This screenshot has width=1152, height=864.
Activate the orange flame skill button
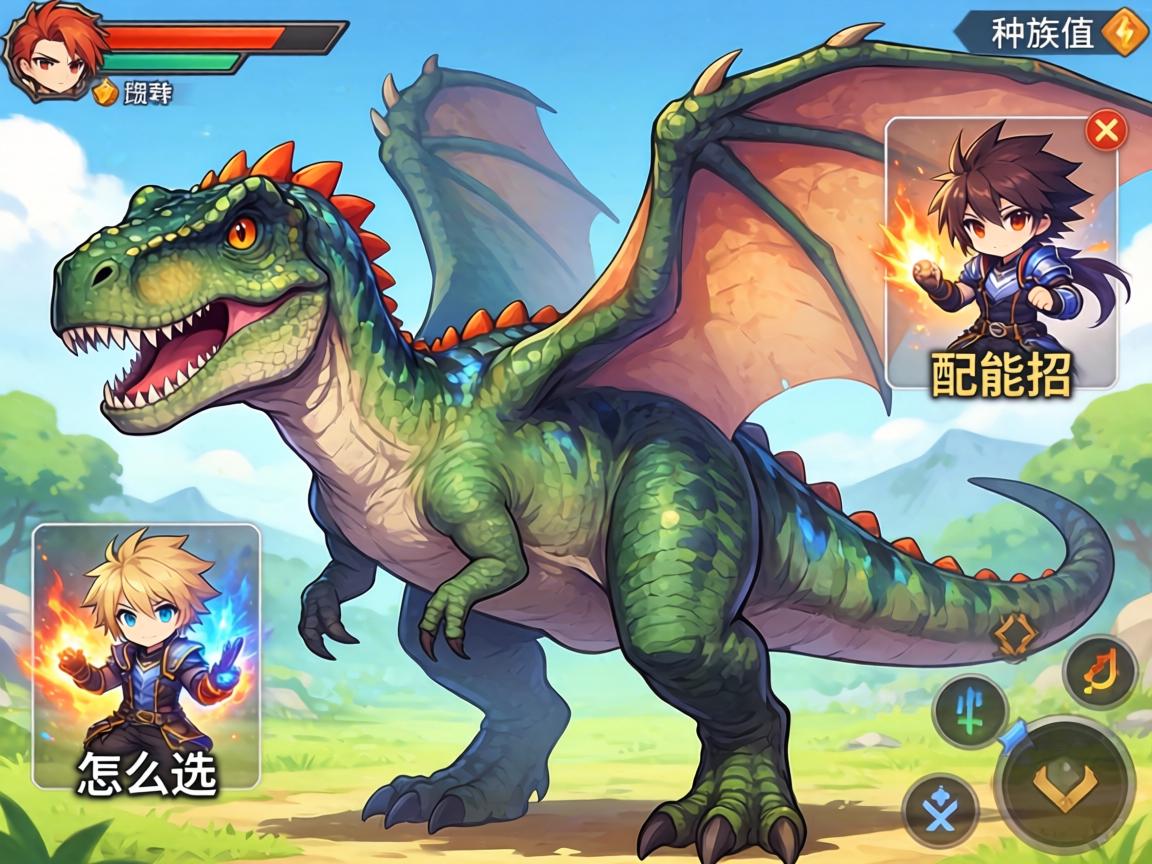point(1099,671)
